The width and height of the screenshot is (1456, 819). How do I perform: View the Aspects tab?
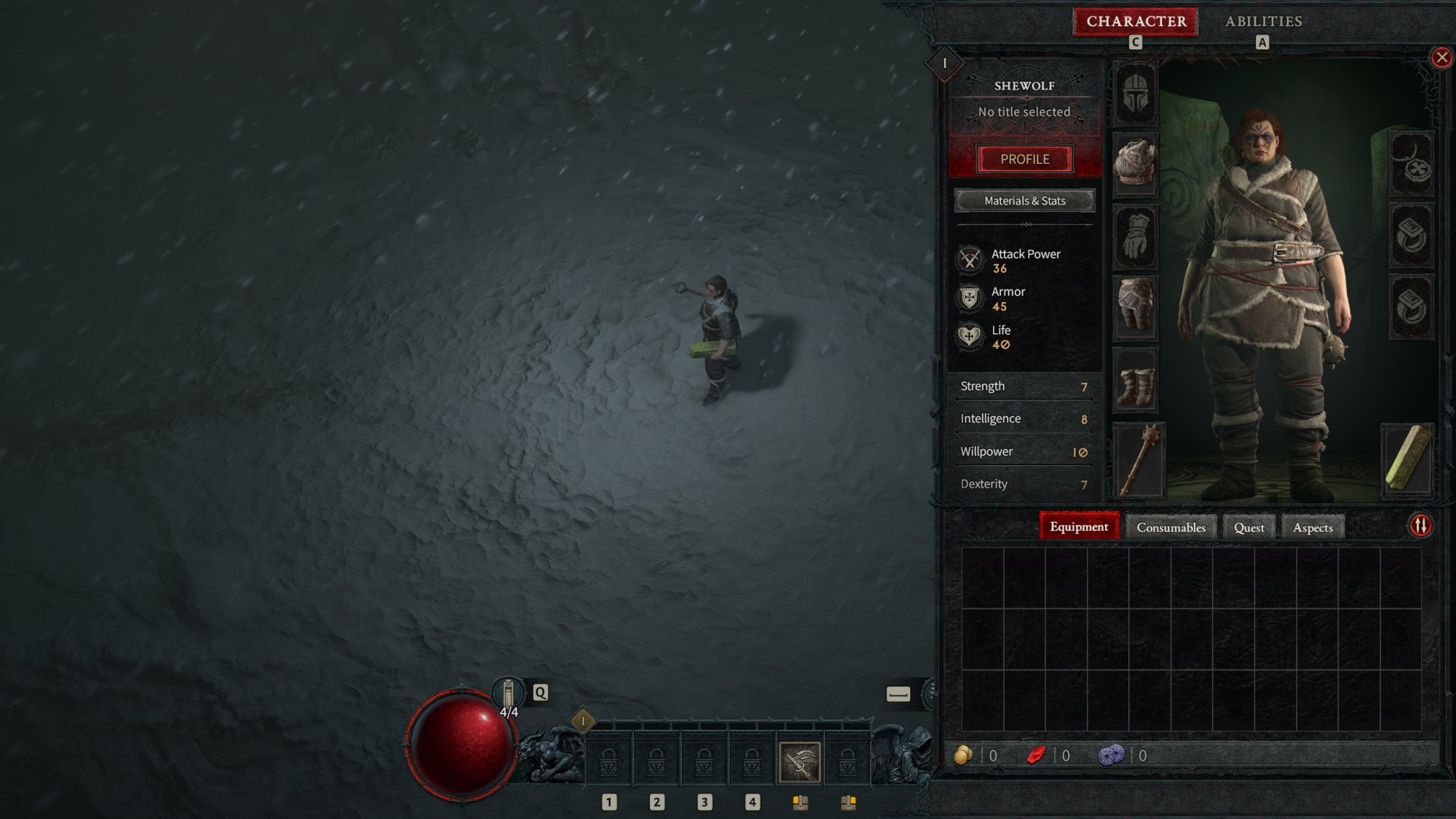point(1313,528)
